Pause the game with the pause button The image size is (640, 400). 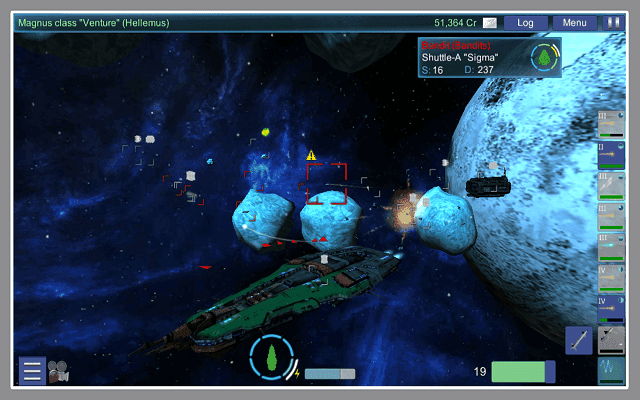(x=615, y=22)
